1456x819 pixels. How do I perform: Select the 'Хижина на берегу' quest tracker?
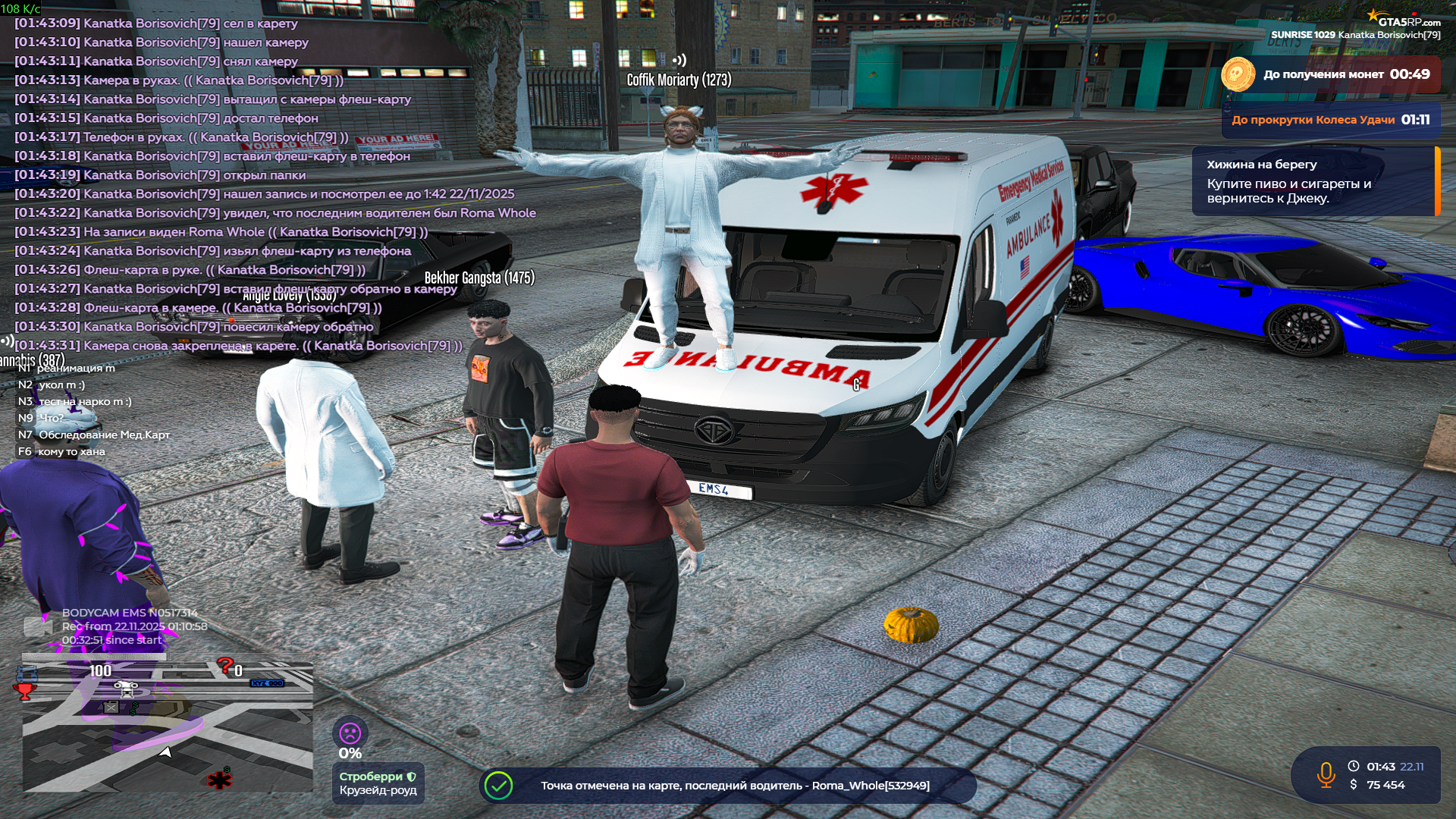click(x=1315, y=181)
